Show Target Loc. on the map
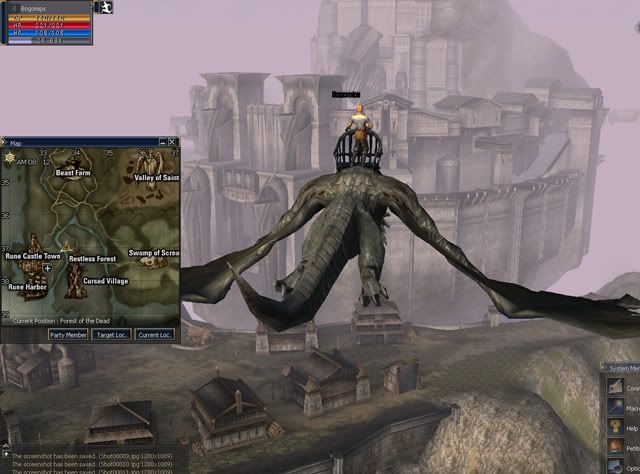The height and width of the screenshot is (474, 640). (112, 334)
